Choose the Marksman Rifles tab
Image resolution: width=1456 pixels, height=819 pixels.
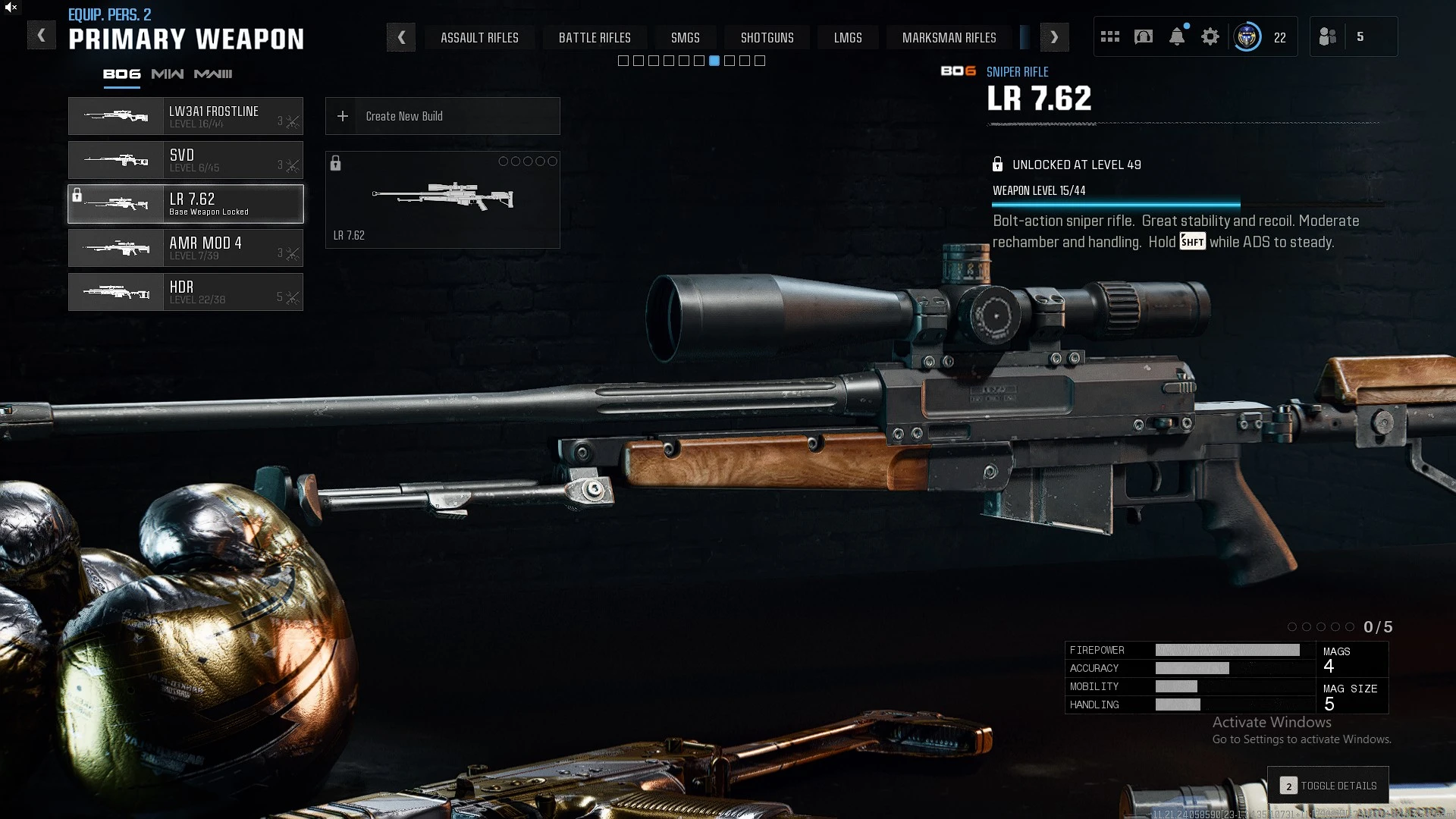[x=949, y=38]
